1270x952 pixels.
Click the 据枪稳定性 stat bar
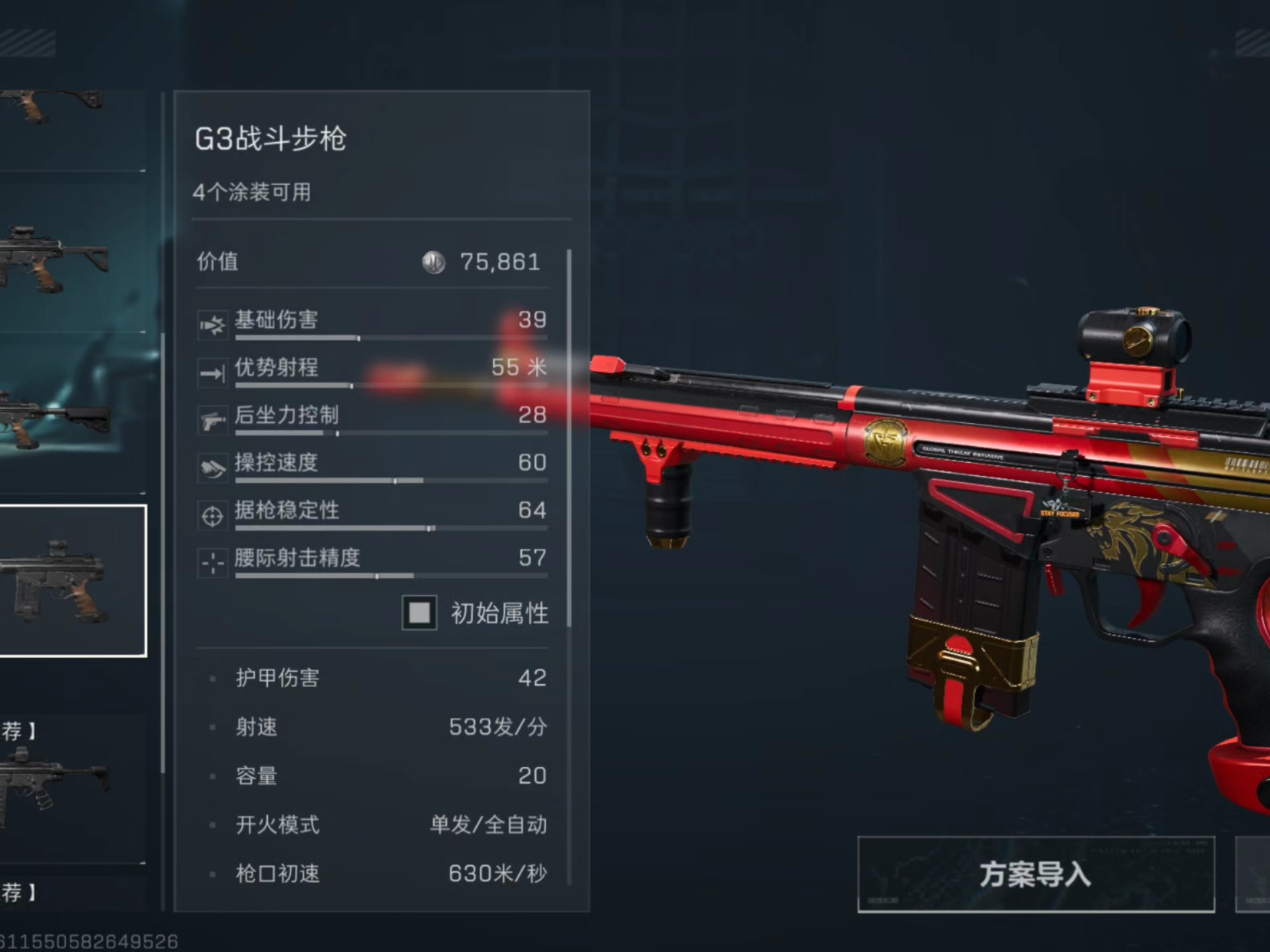point(390,528)
